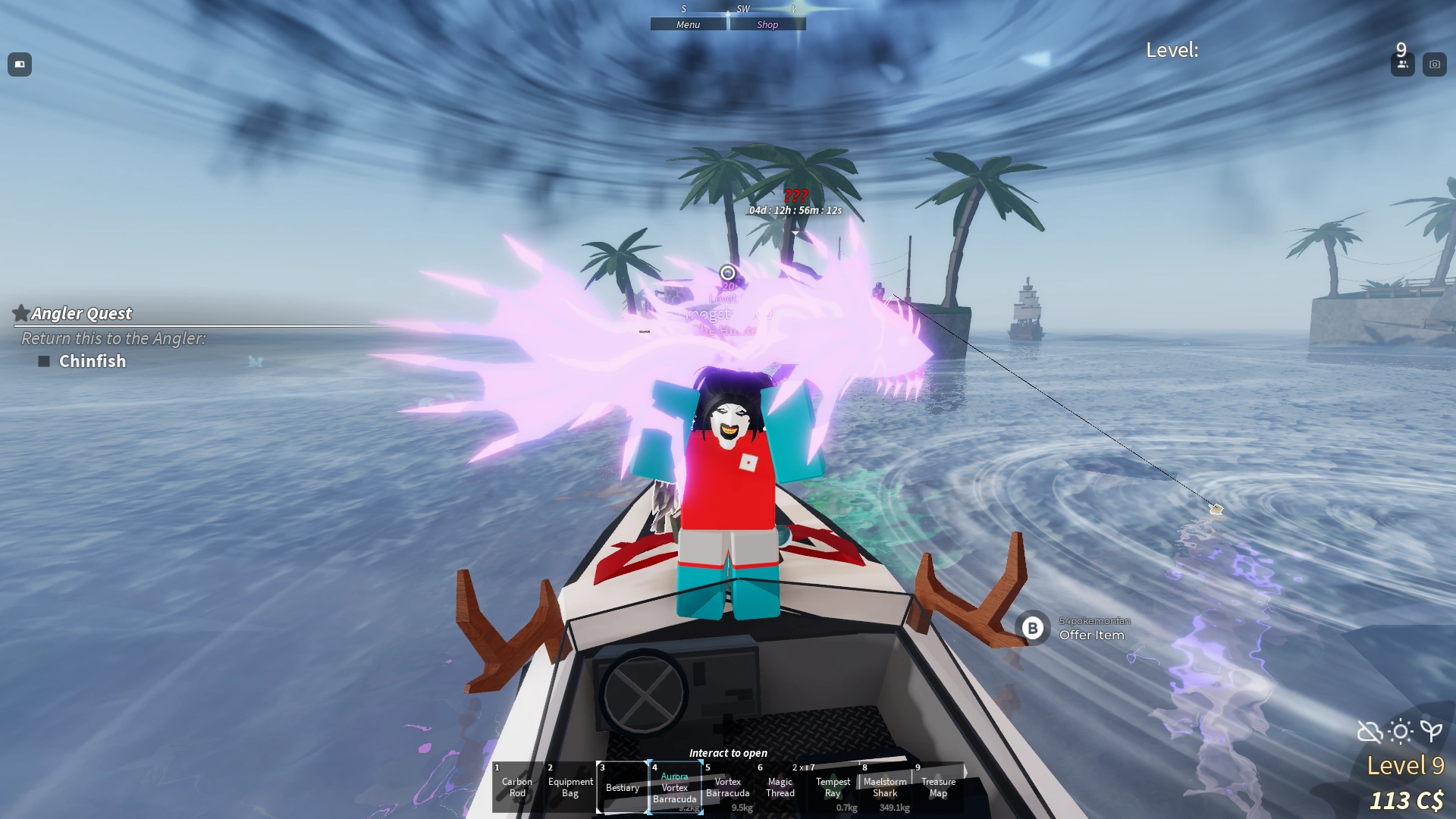Click the SW heading on the compass bar
Image resolution: width=1456 pixels, height=819 pixels.
(742, 9)
